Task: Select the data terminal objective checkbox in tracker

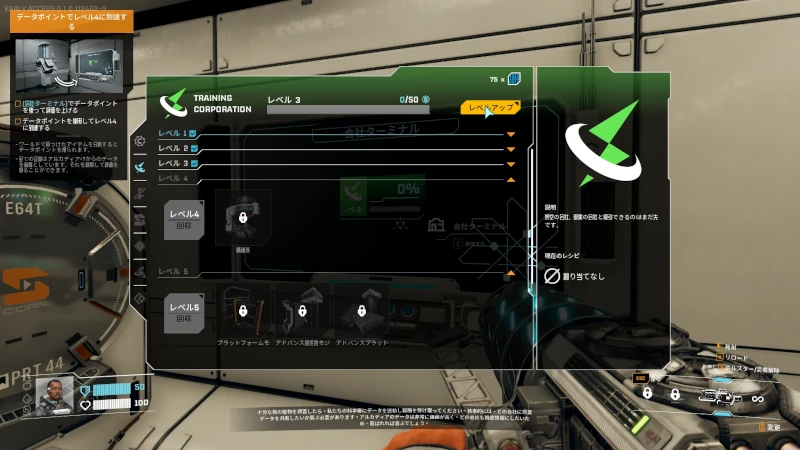Action: (x=18, y=103)
